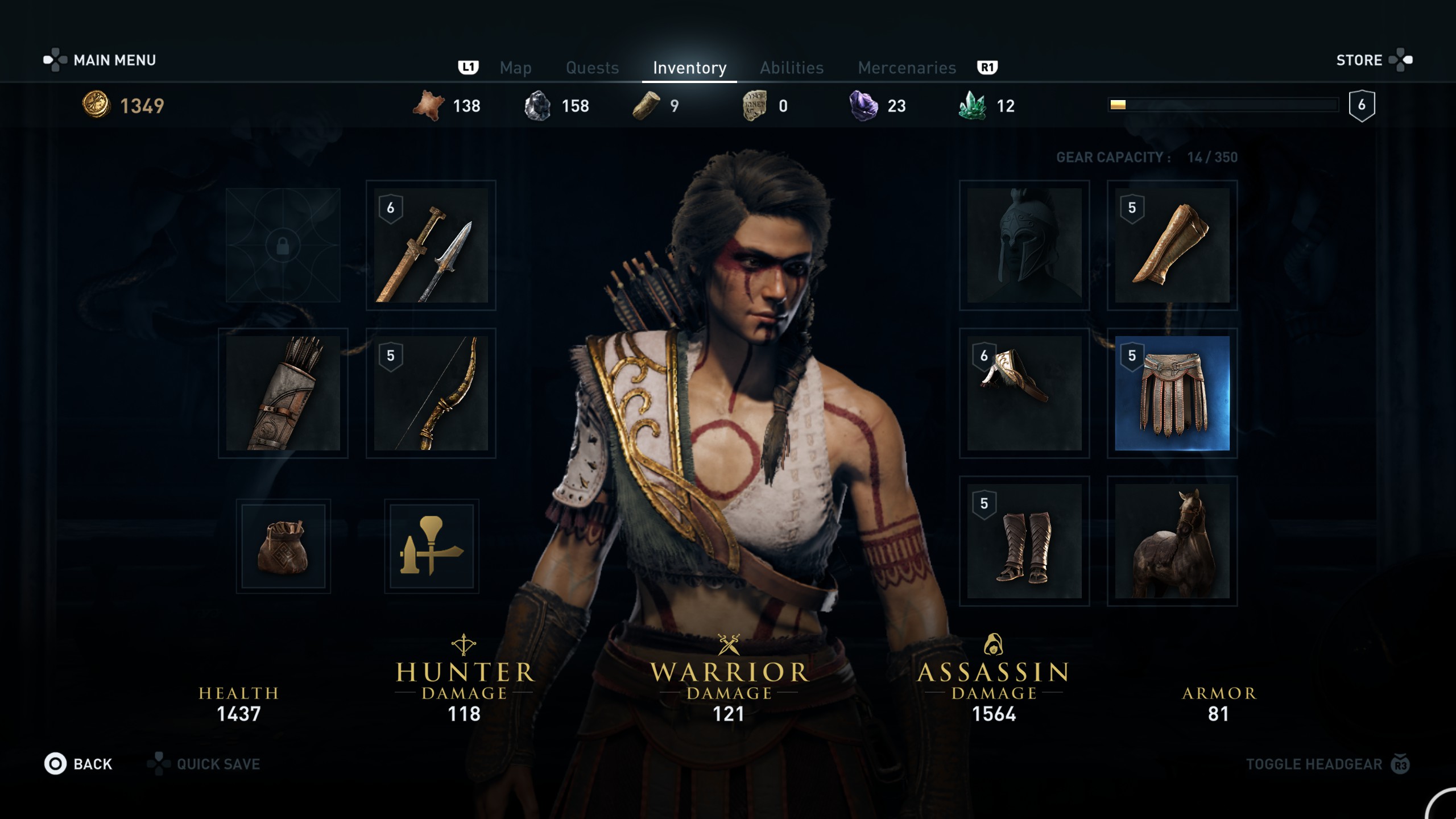
Task: Select the golden ship tools icon
Action: (431, 546)
